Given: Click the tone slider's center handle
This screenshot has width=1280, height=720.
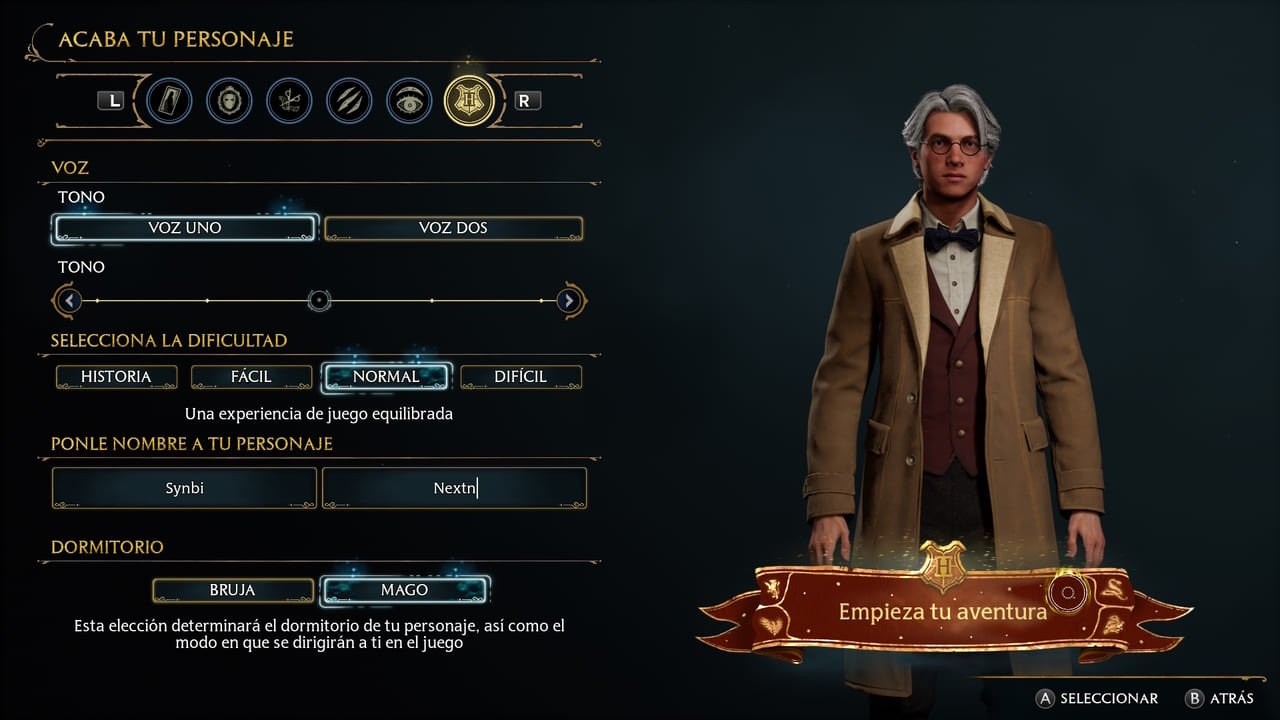Looking at the screenshot, I should tap(319, 300).
